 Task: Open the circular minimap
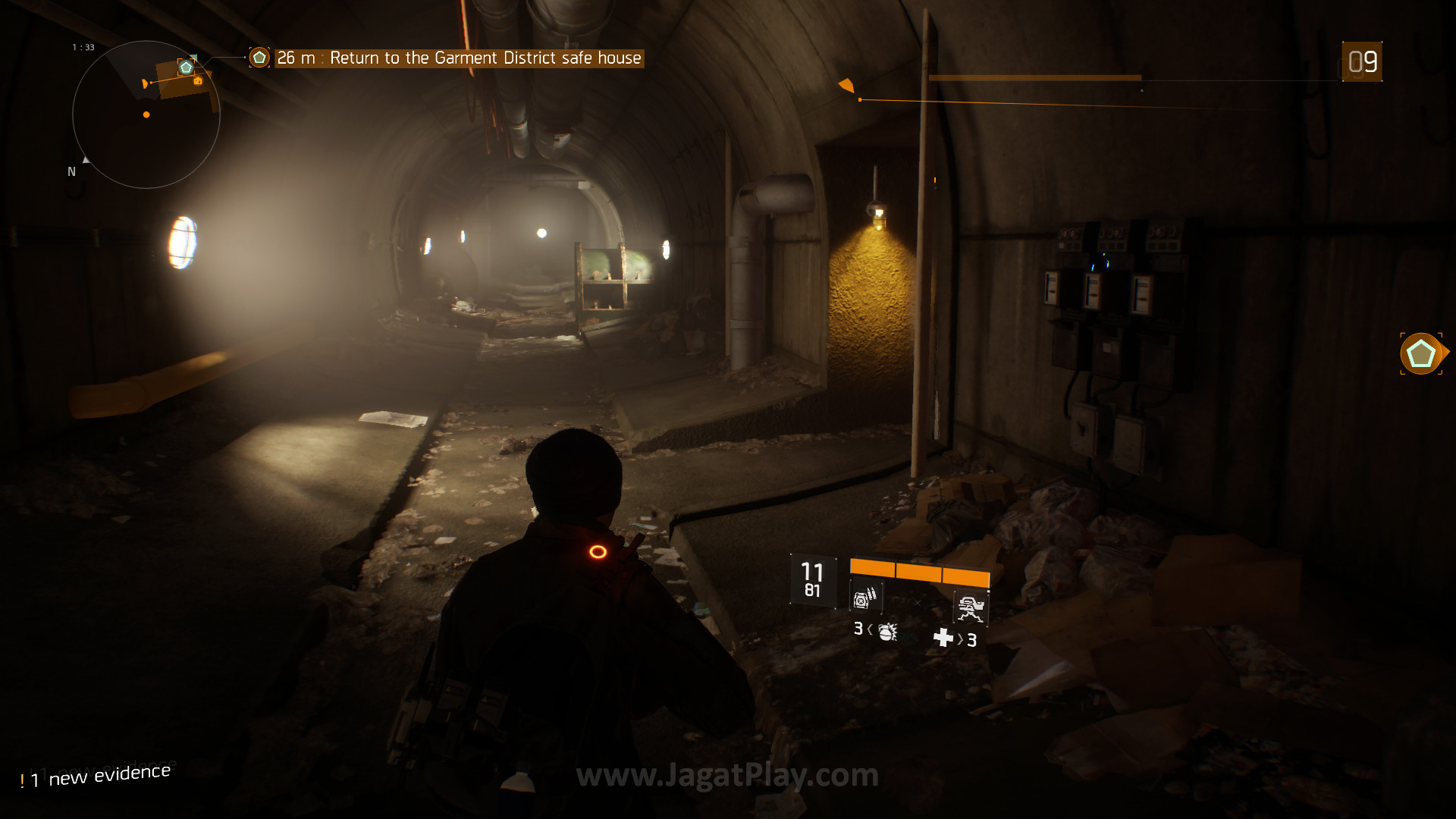[x=146, y=115]
